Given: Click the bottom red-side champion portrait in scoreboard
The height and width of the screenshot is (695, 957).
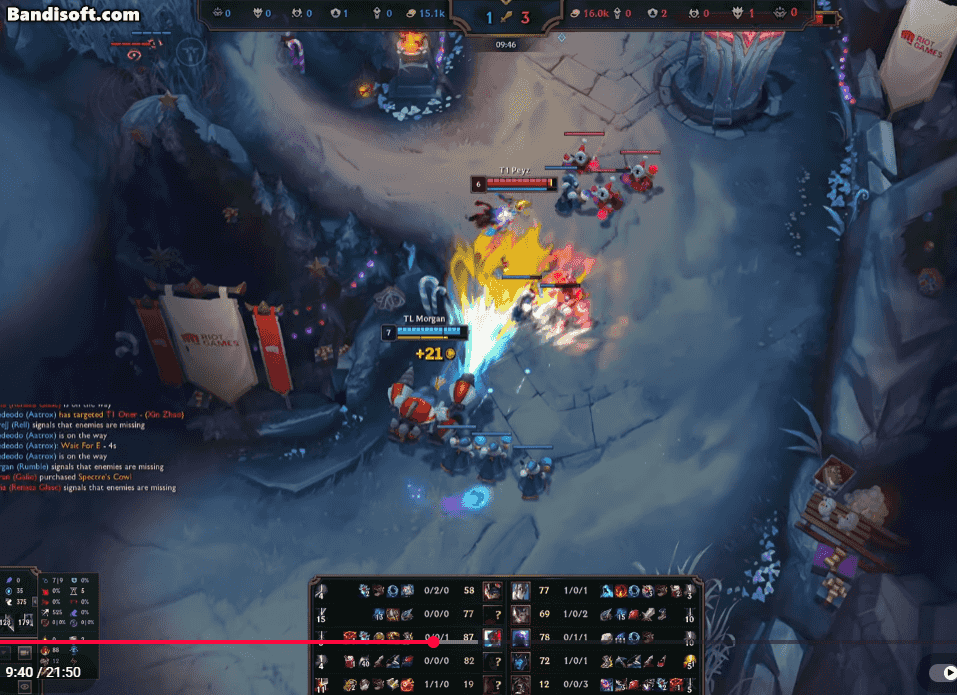Looking at the screenshot, I should pyautogui.click(x=521, y=684).
